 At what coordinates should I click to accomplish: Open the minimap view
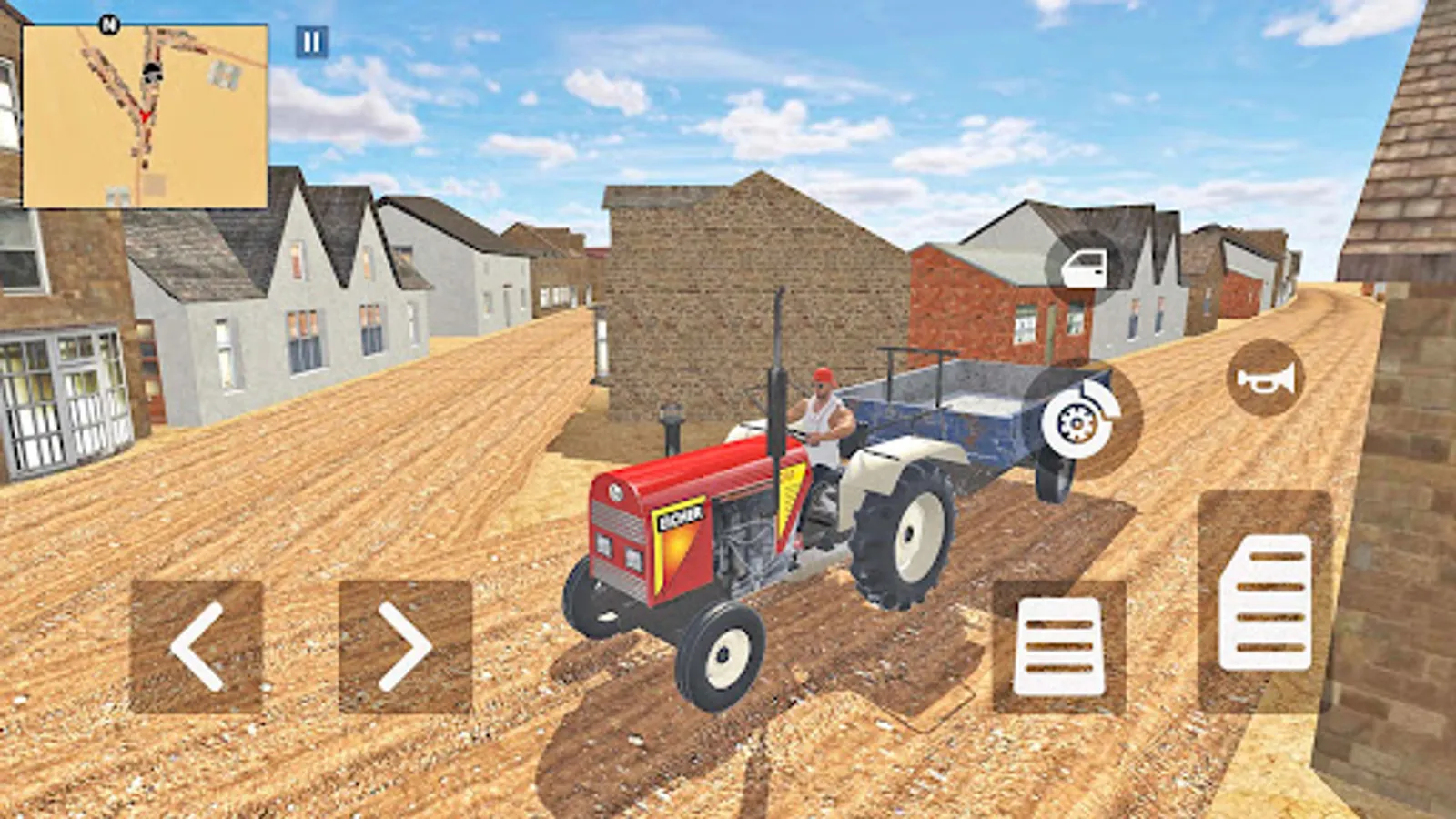[x=146, y=114]
